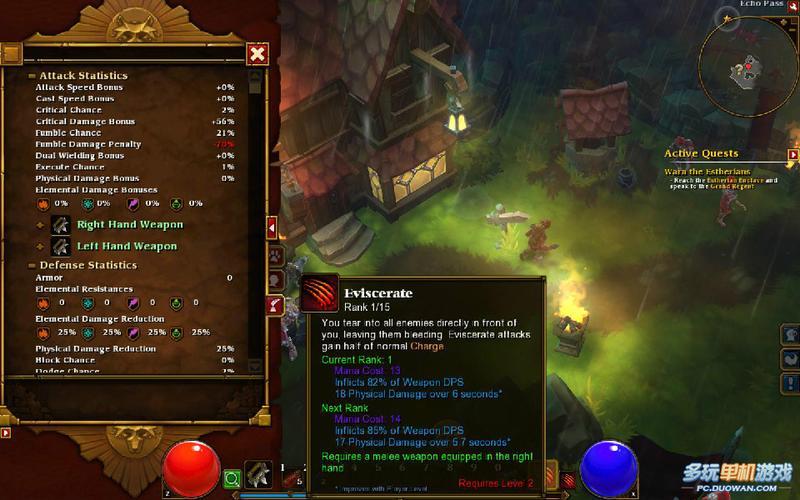800x500 pixels.
Task: Expand the Right Hand Weapon entry
Action: pos(41,224)
